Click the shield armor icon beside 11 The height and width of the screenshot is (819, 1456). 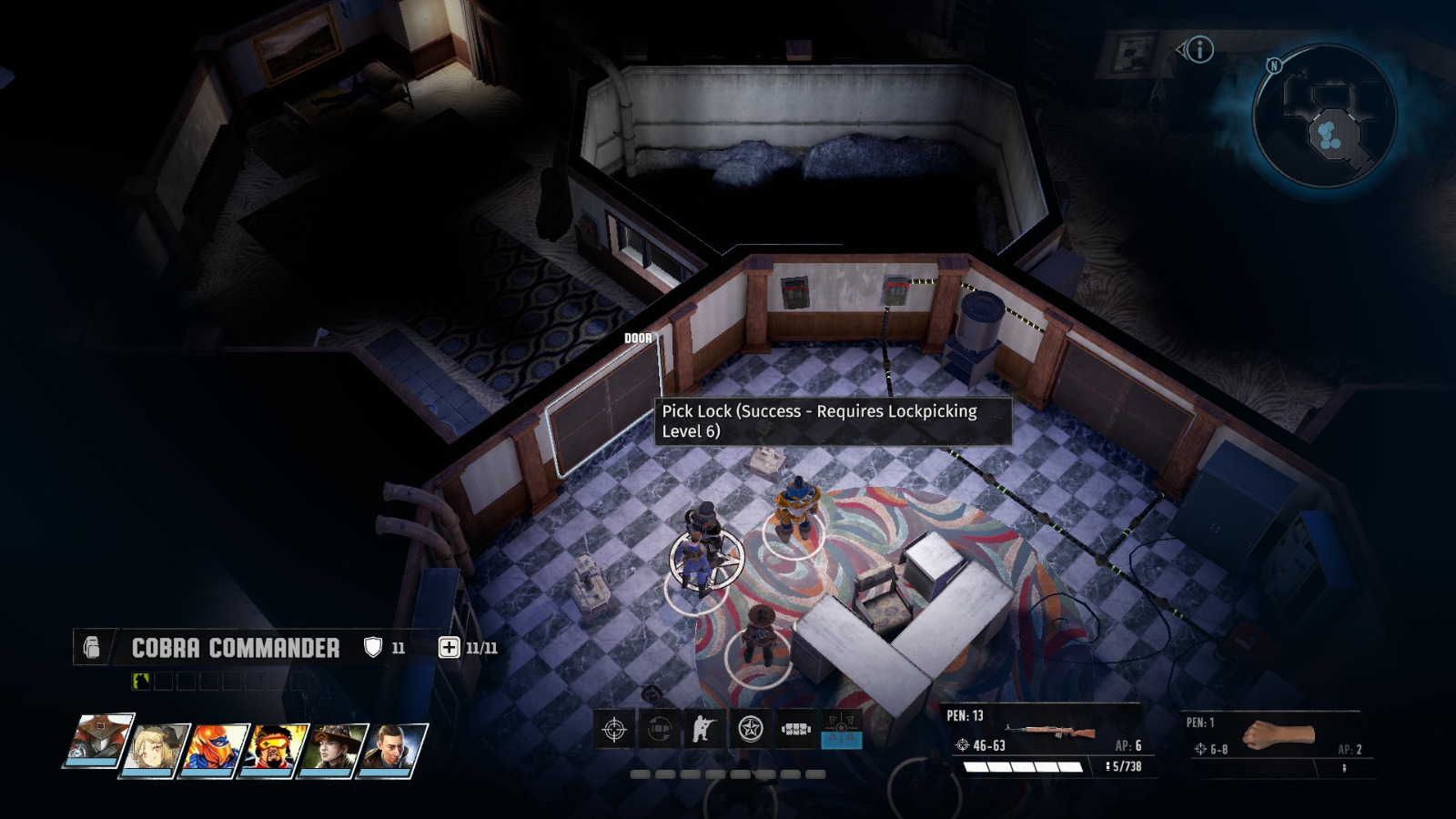pos(373,647)
